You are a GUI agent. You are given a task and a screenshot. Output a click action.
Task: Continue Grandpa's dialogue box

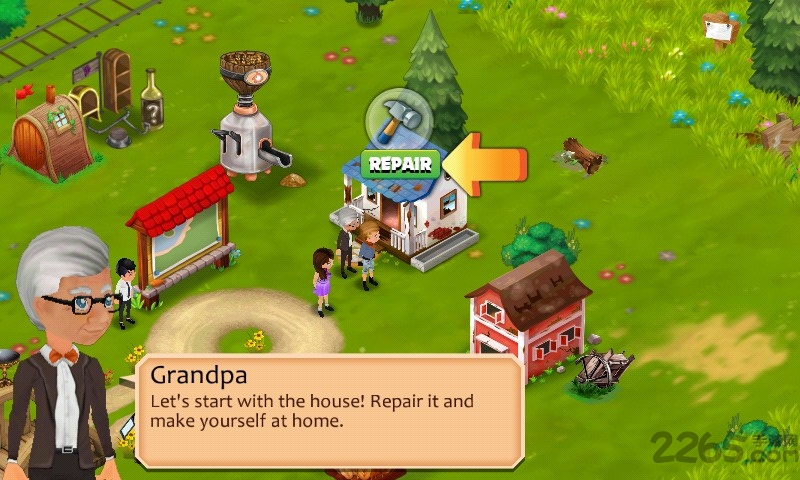pyautogui.click(x=330, y=410)
